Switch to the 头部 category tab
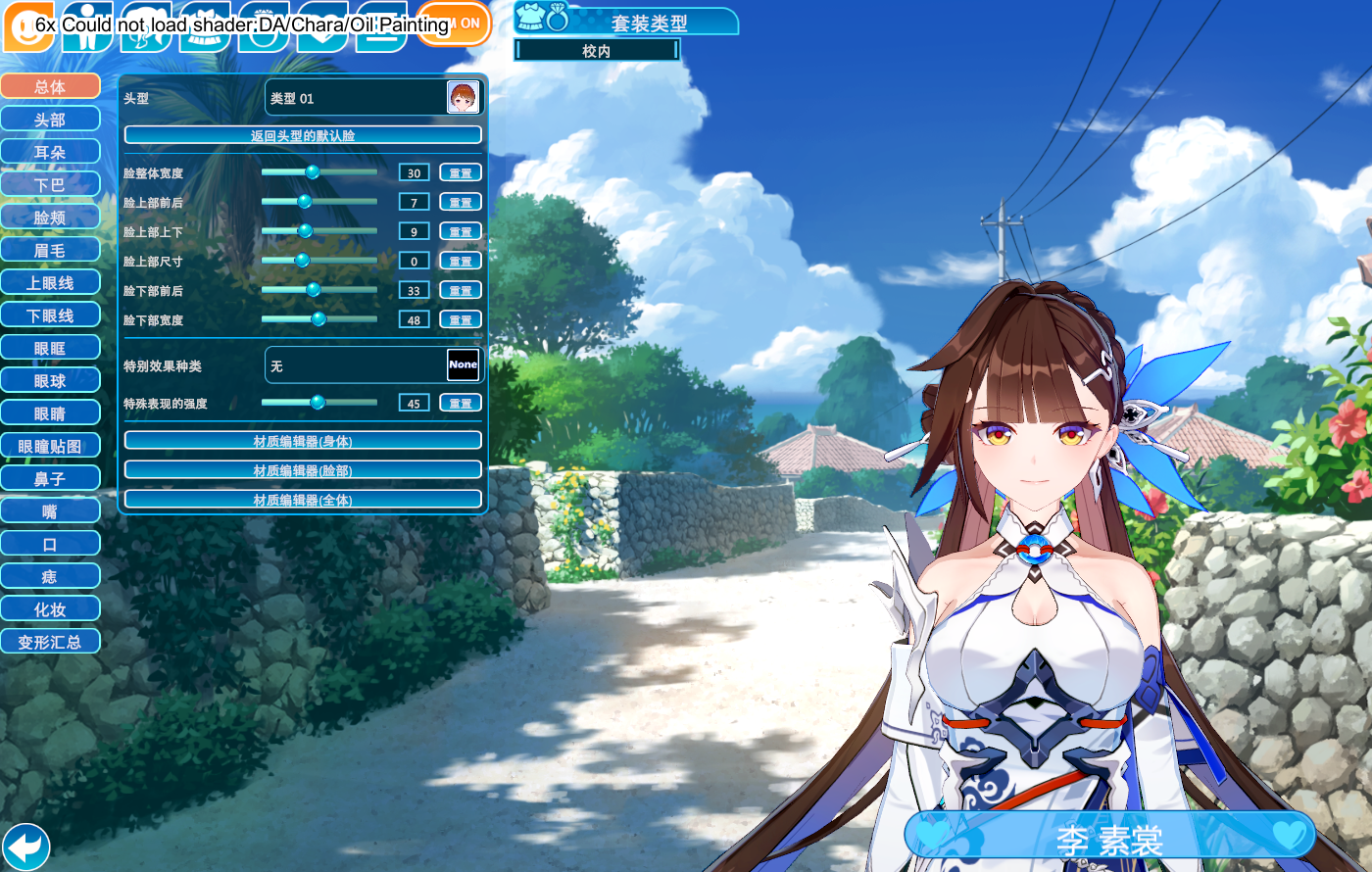1372x872 pixels. coord(50,120)
